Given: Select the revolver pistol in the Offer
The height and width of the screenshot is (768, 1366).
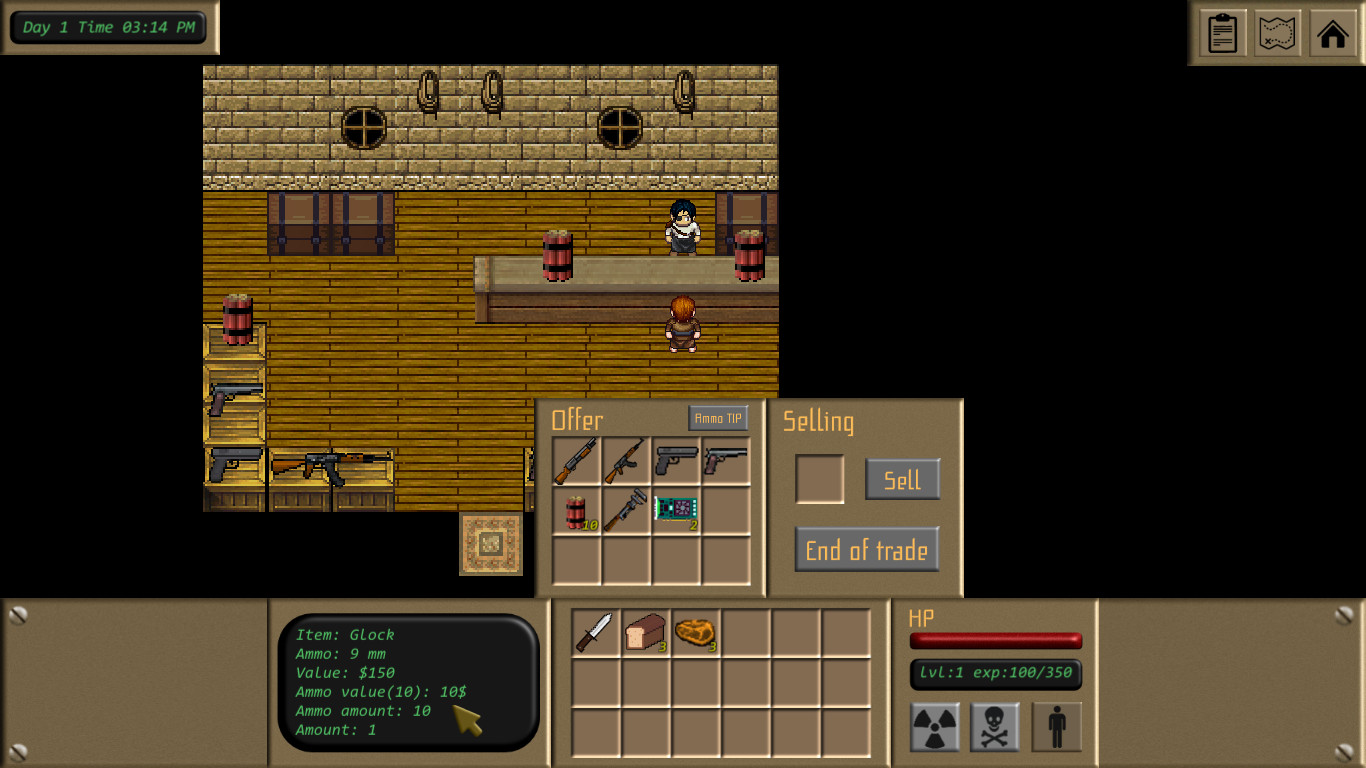Looking at the screenshot, I should click(x=725, y=461).
